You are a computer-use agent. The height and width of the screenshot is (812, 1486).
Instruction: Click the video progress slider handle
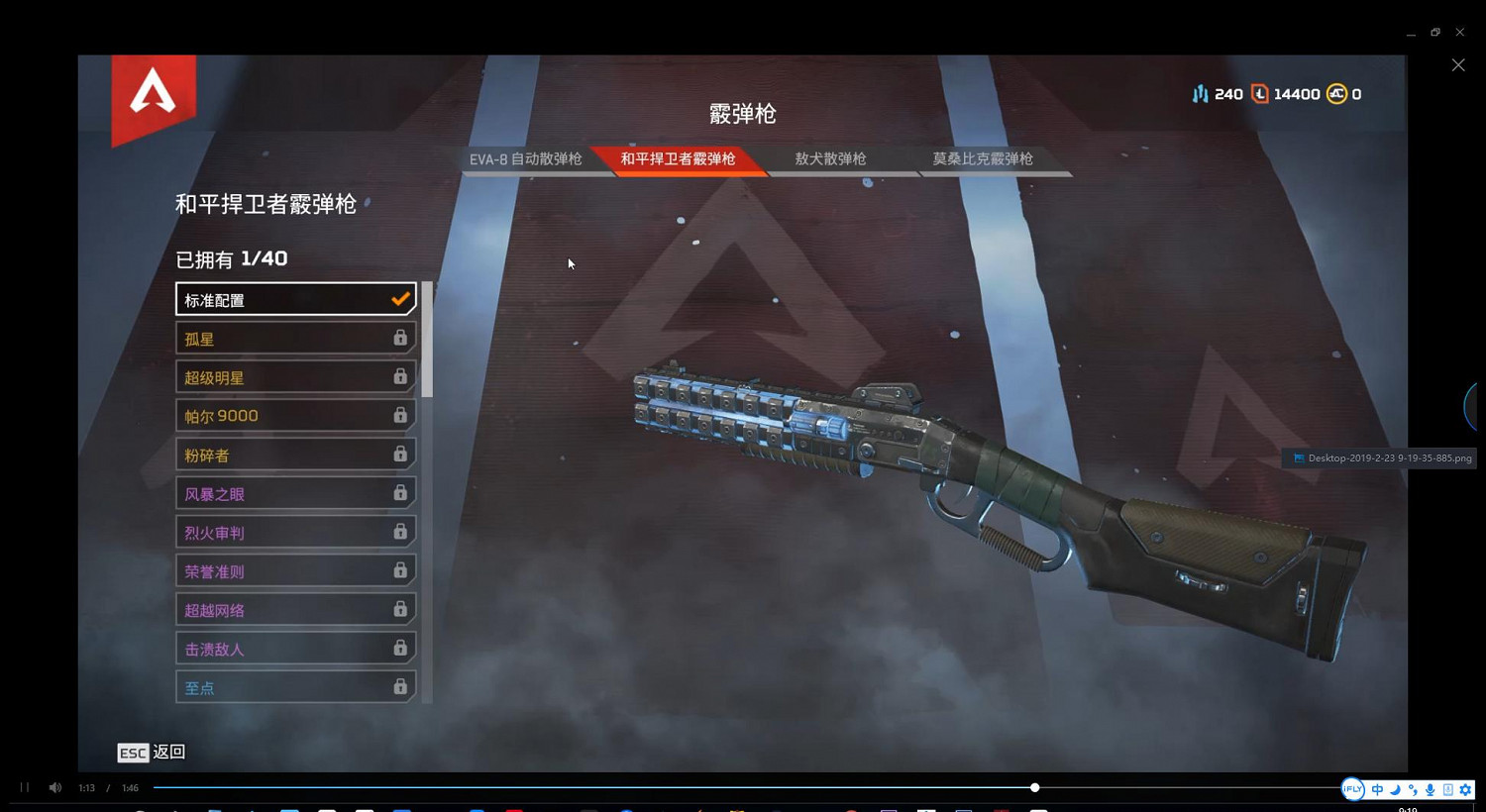pyautogui.click(x=1034, y=787)
